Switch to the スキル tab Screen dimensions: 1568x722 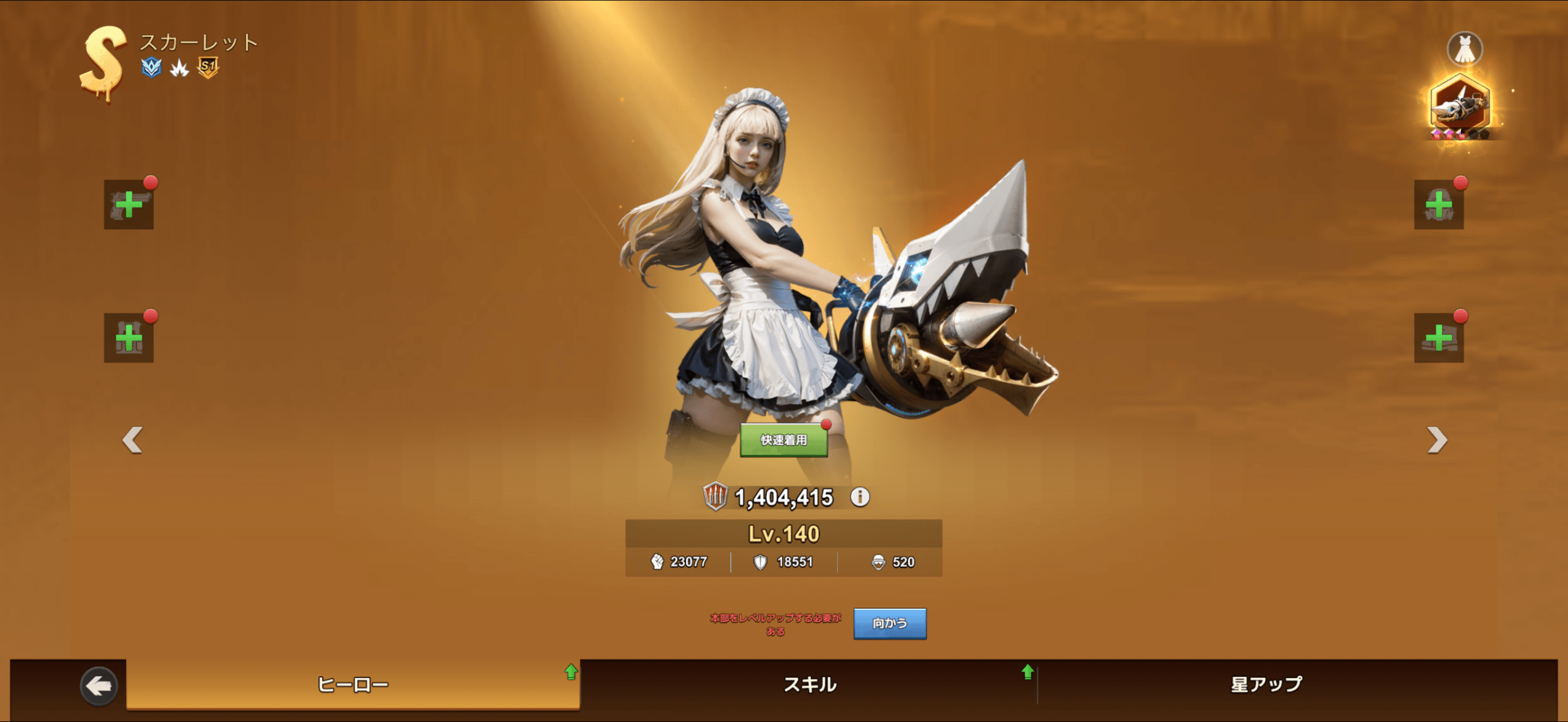(809, 684)
